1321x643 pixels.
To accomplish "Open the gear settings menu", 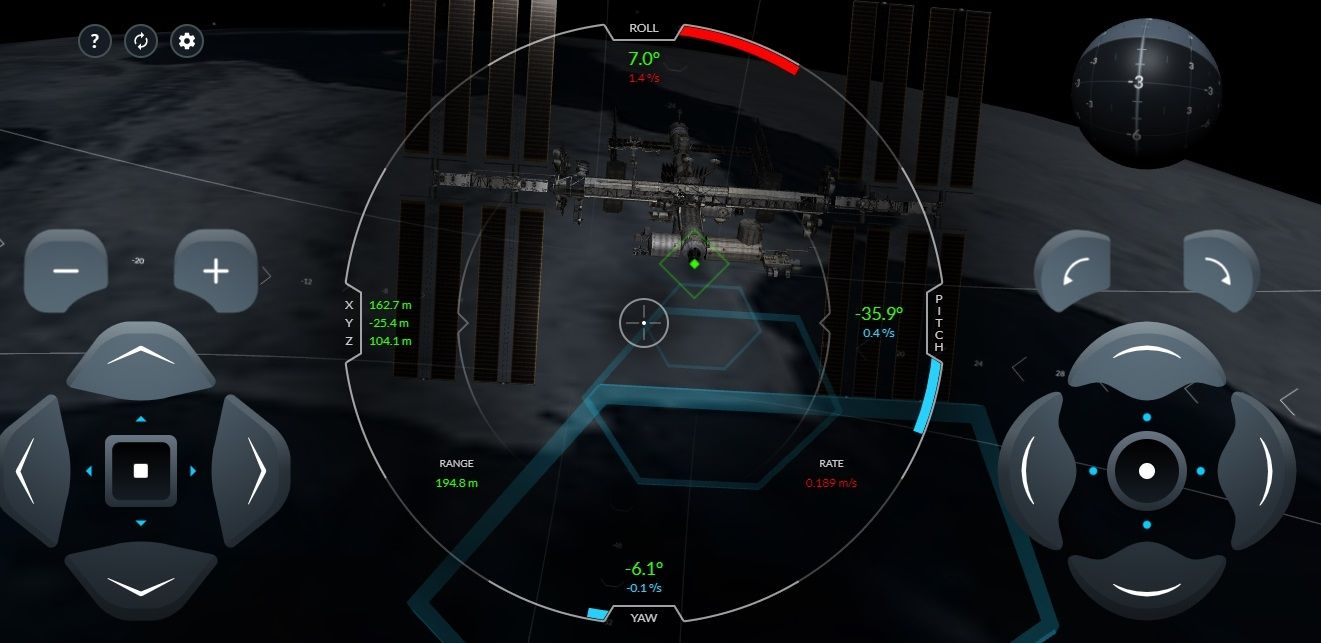I will tap(186, 41).
